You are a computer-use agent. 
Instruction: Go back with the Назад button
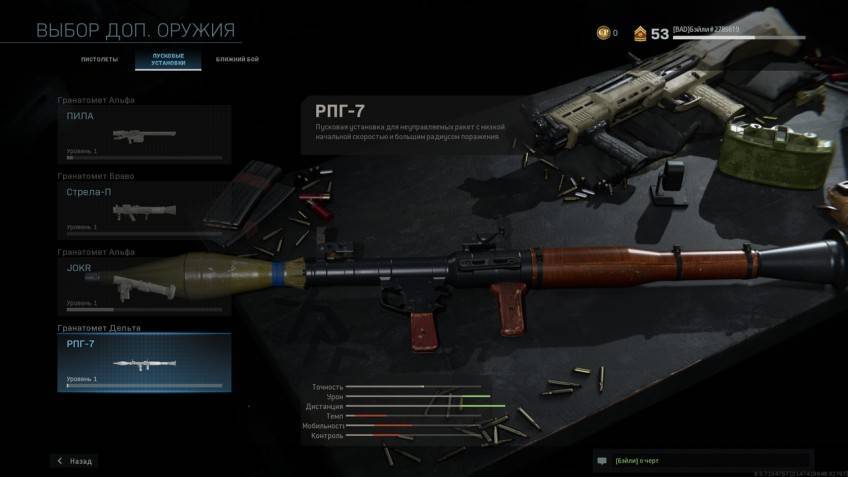(75, 461)
